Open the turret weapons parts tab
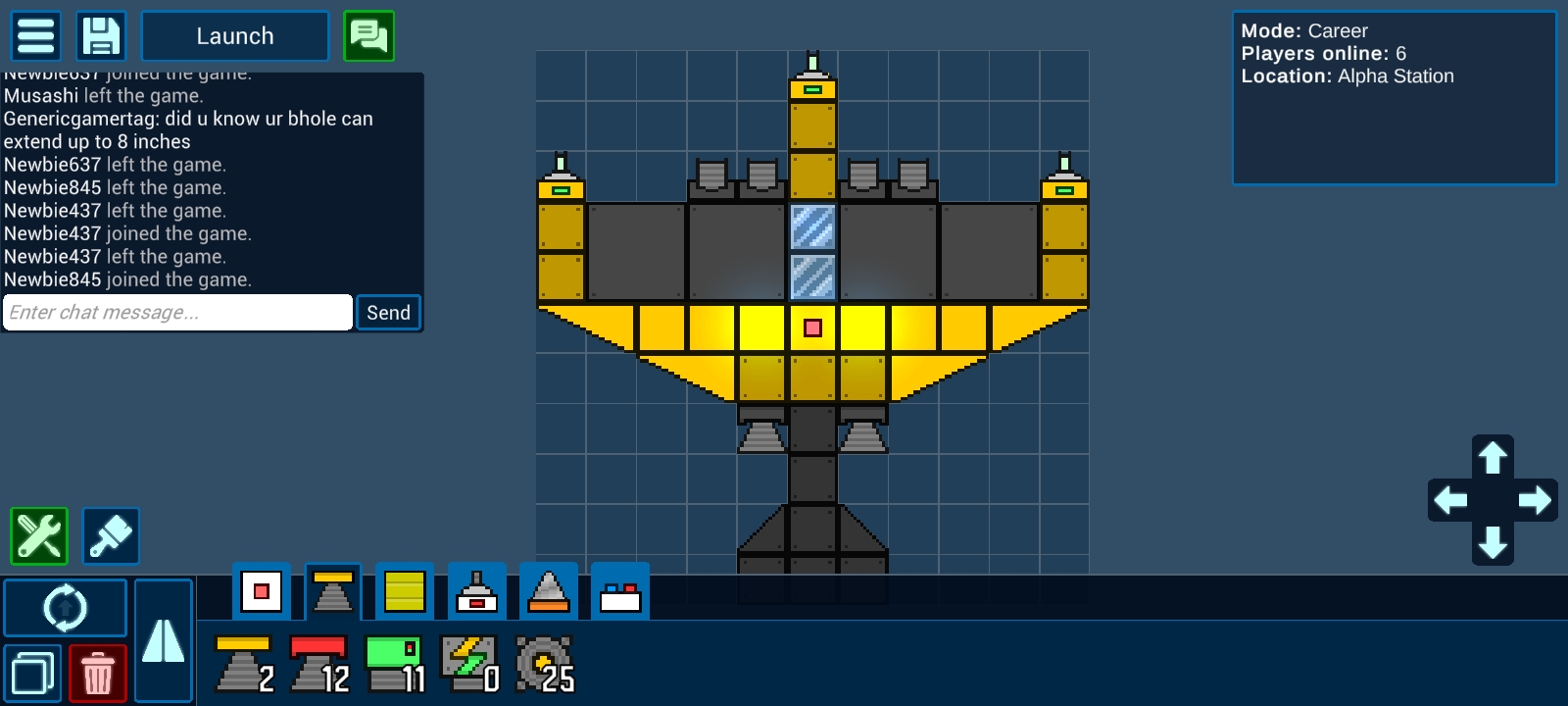Screen dimensions: 1568x706 point(477,591)
